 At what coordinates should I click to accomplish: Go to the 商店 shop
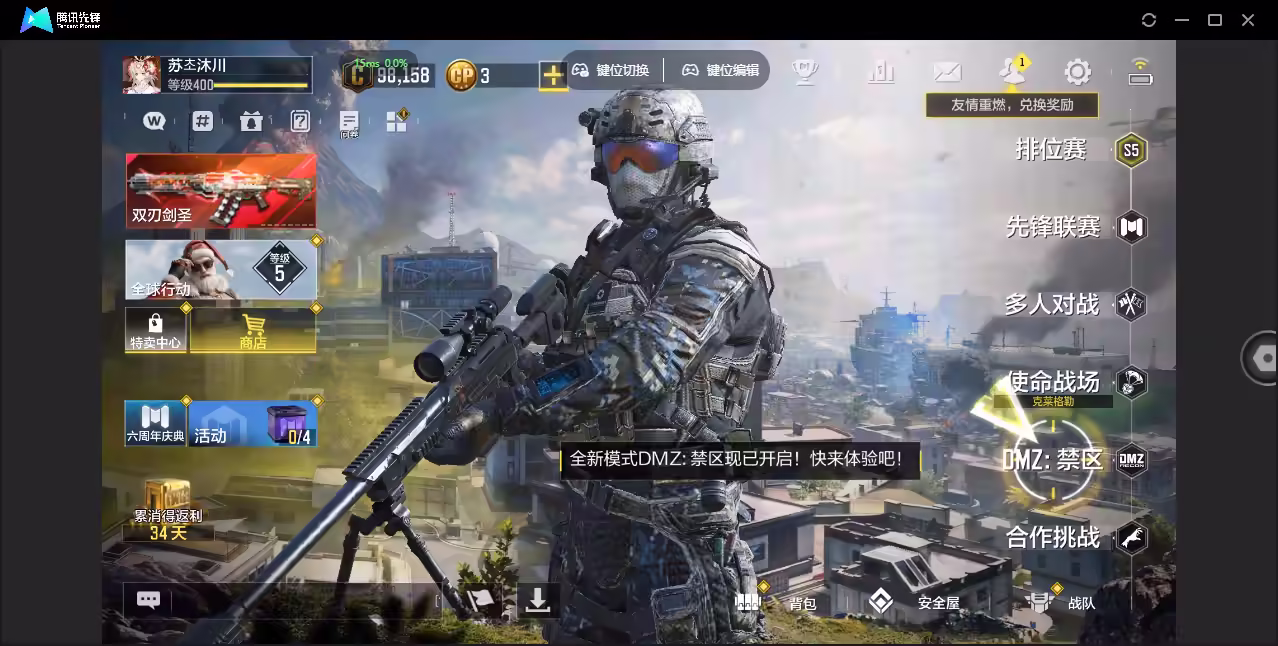(253, 330)
